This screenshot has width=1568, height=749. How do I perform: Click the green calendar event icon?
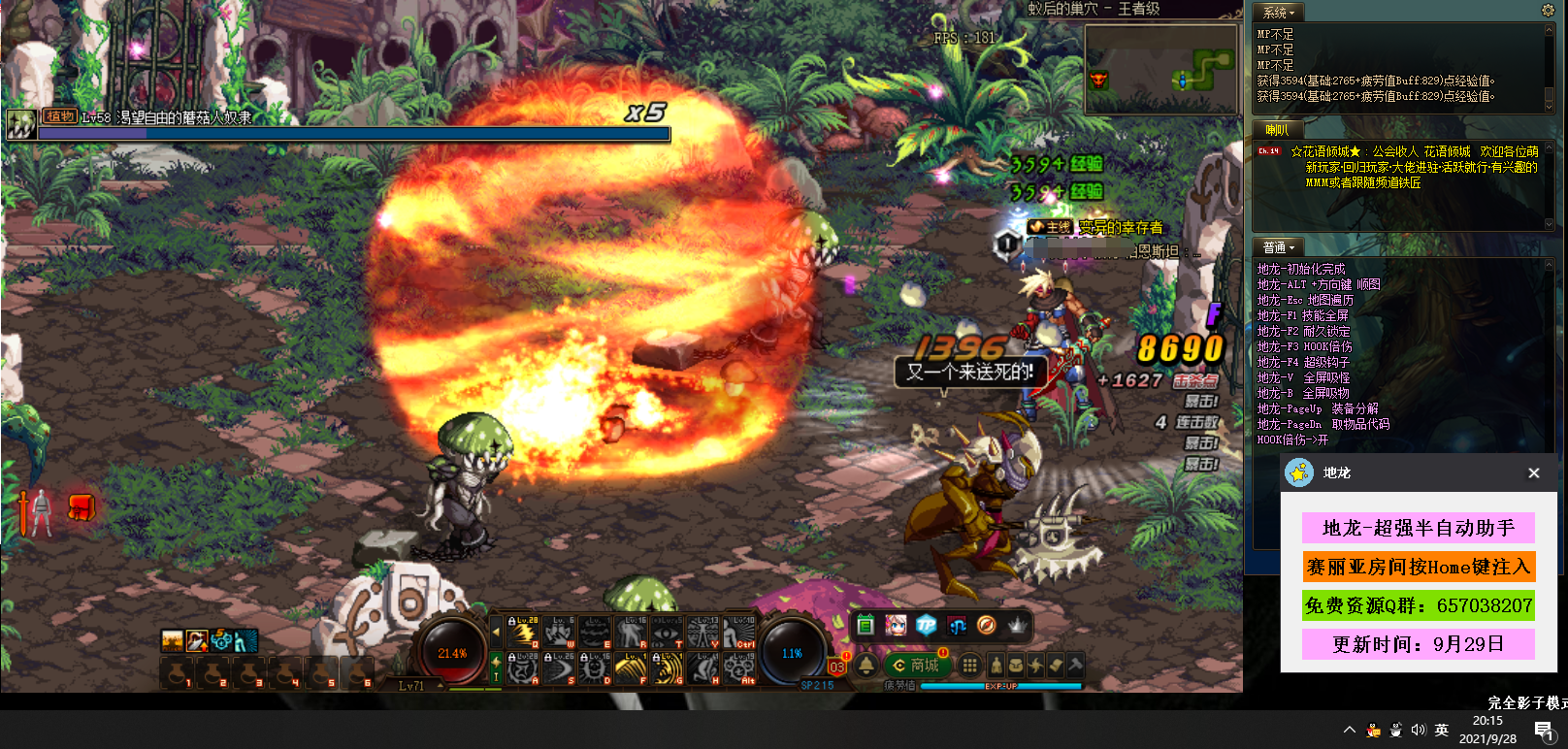(866, 626)
